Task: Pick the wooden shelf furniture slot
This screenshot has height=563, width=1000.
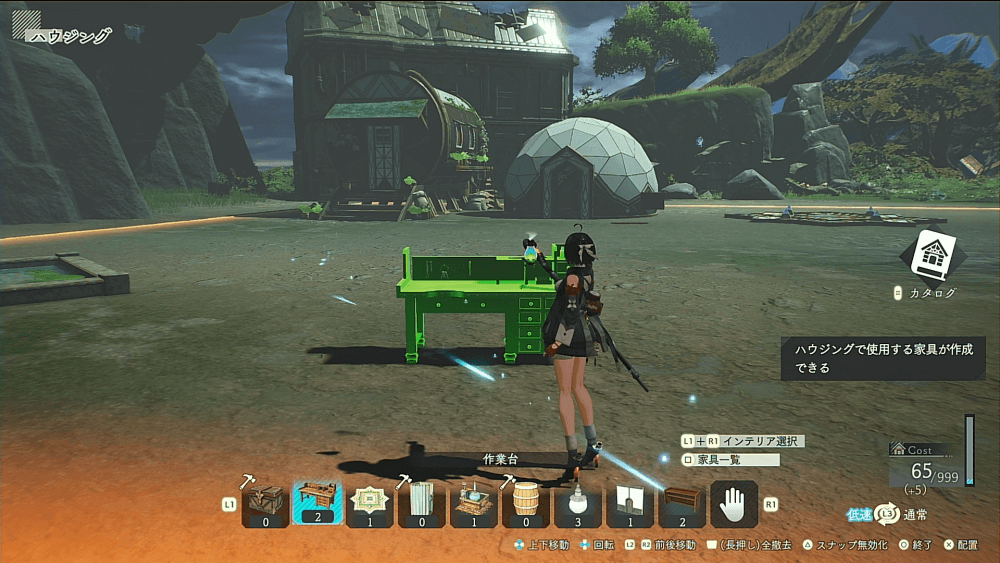Action: [x=682, y=503]
